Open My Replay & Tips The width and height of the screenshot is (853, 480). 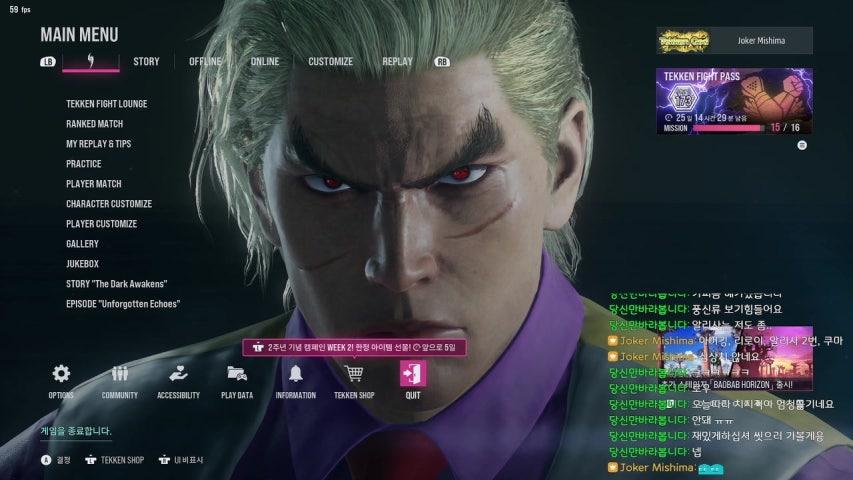tap(98, 144)
